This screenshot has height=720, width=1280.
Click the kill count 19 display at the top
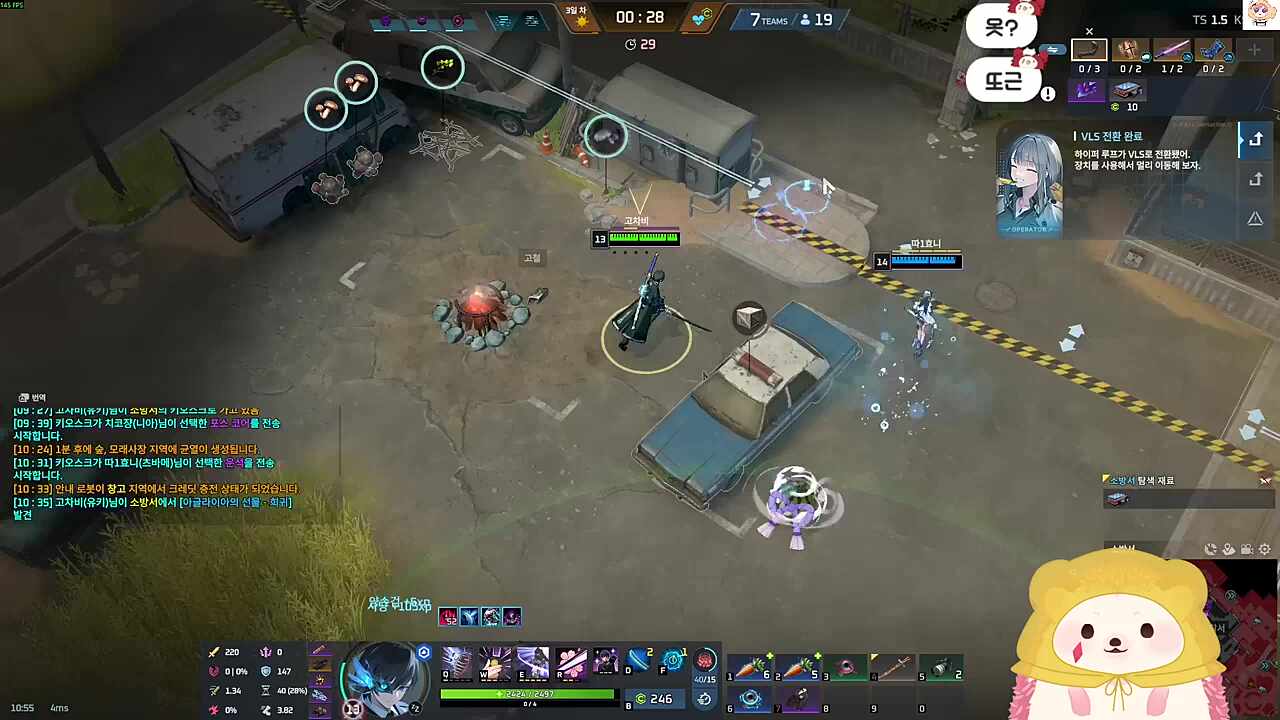click(820, 19)
